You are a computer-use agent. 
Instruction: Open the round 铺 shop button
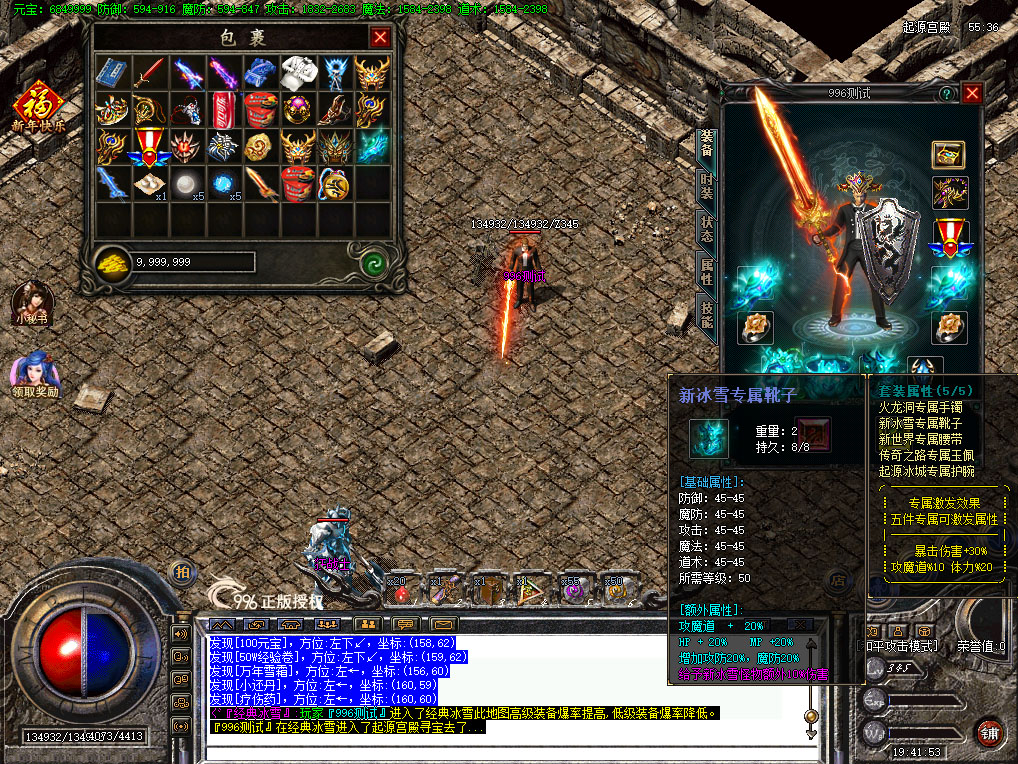tap(989, 732)
